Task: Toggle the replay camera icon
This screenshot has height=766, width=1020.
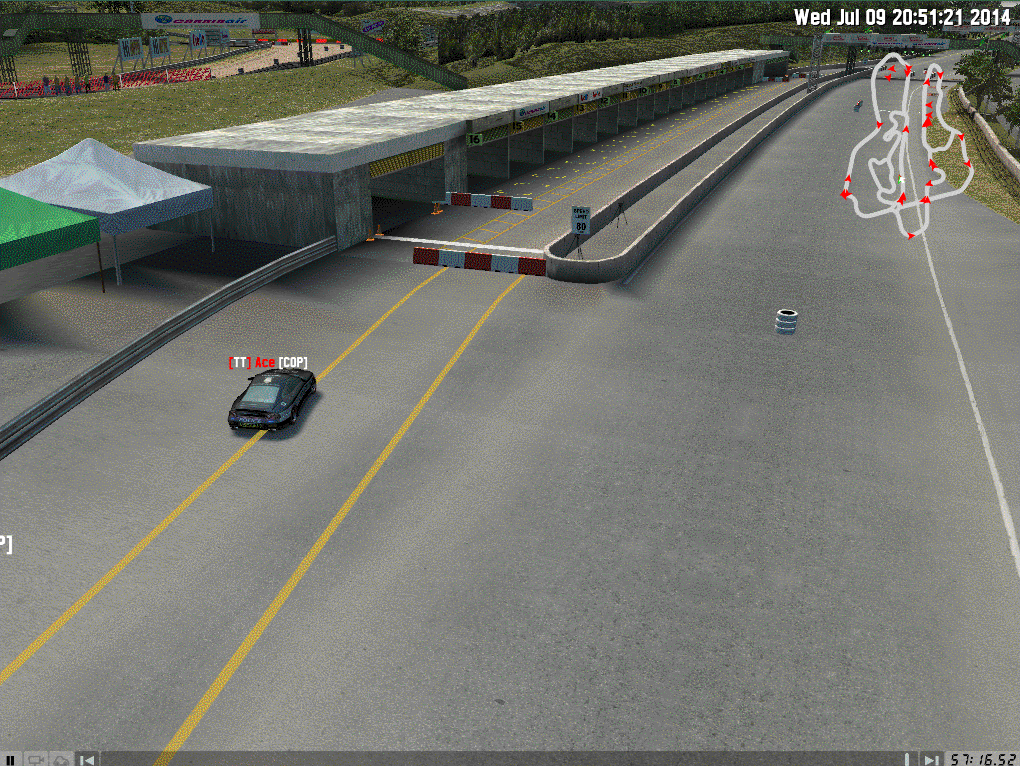Action: 36,759
